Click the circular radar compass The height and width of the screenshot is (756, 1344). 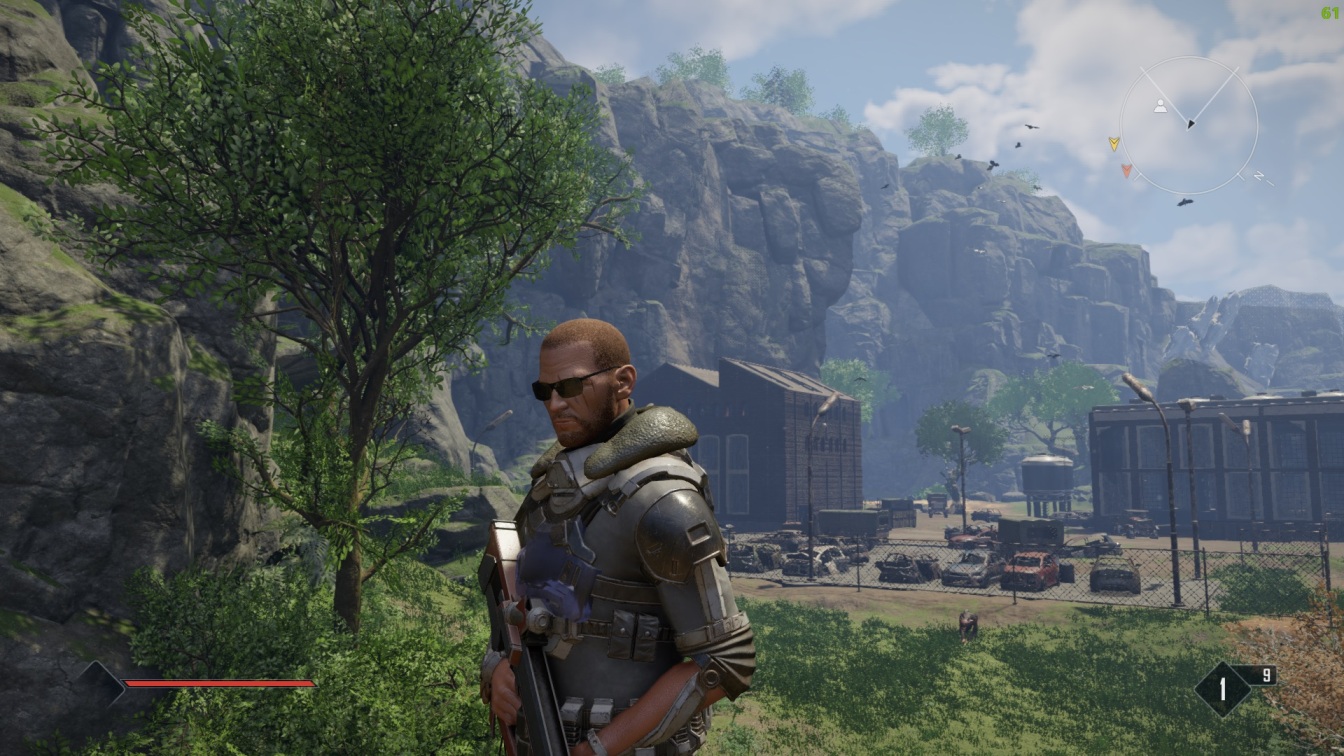tap(1189, 125)
